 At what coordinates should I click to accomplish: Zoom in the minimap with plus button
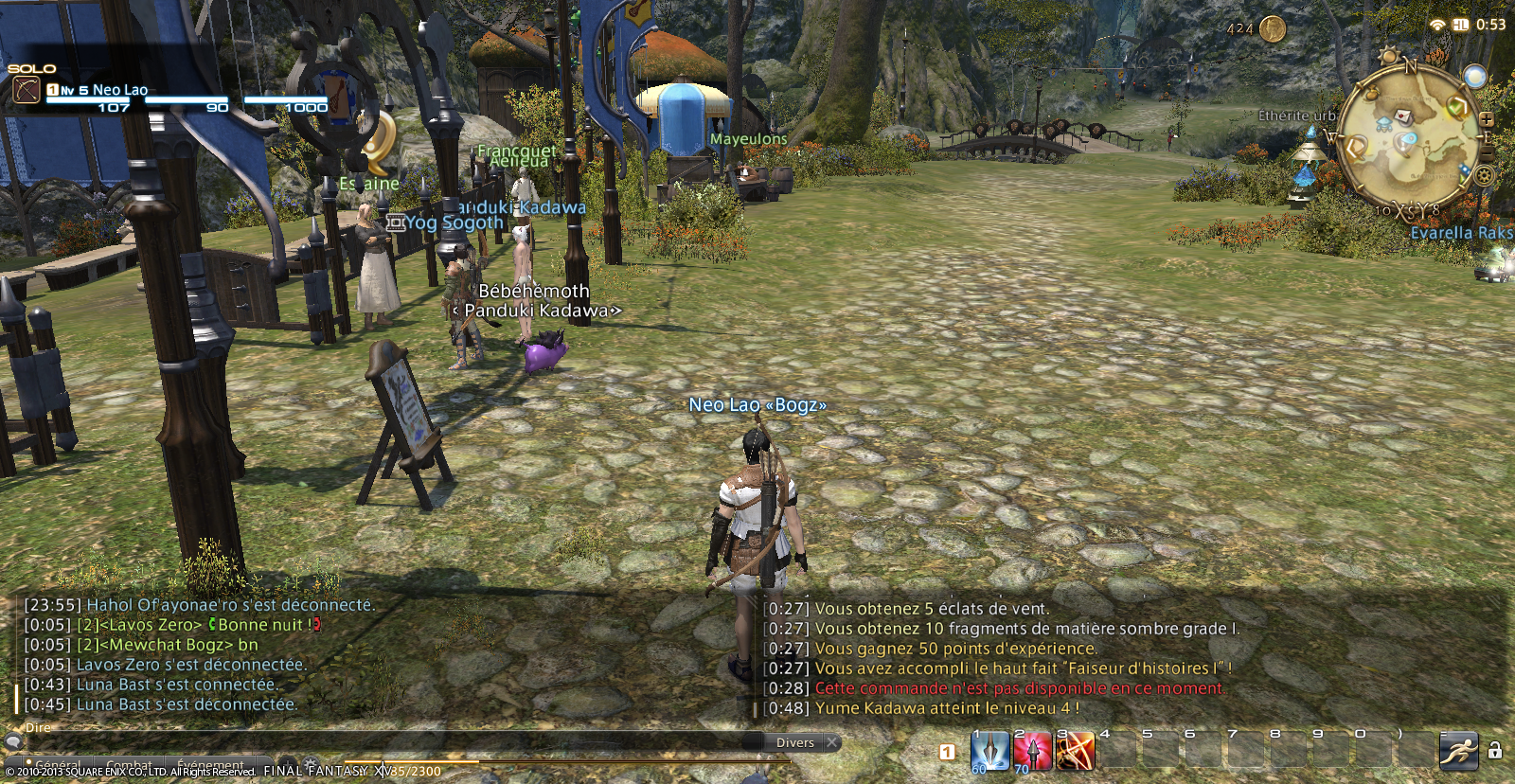1487,119
